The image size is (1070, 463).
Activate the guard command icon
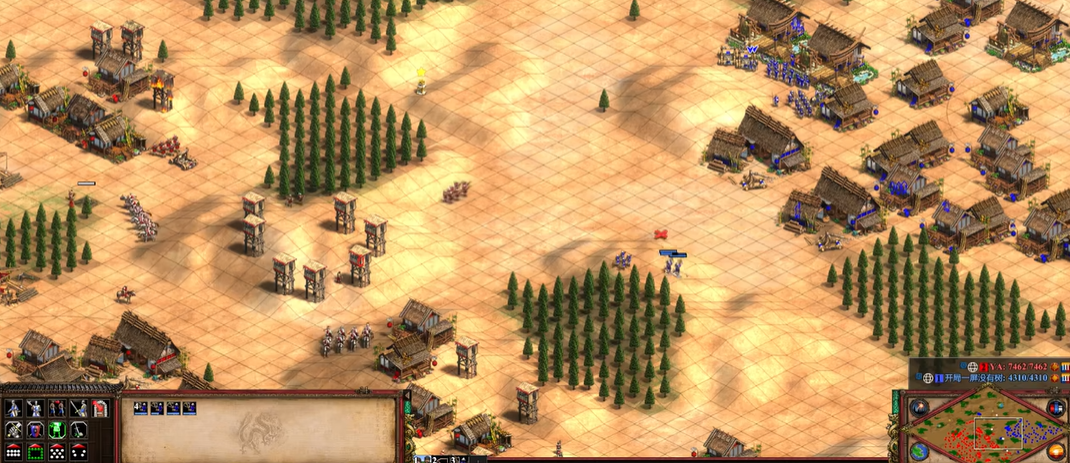point(36,408)
